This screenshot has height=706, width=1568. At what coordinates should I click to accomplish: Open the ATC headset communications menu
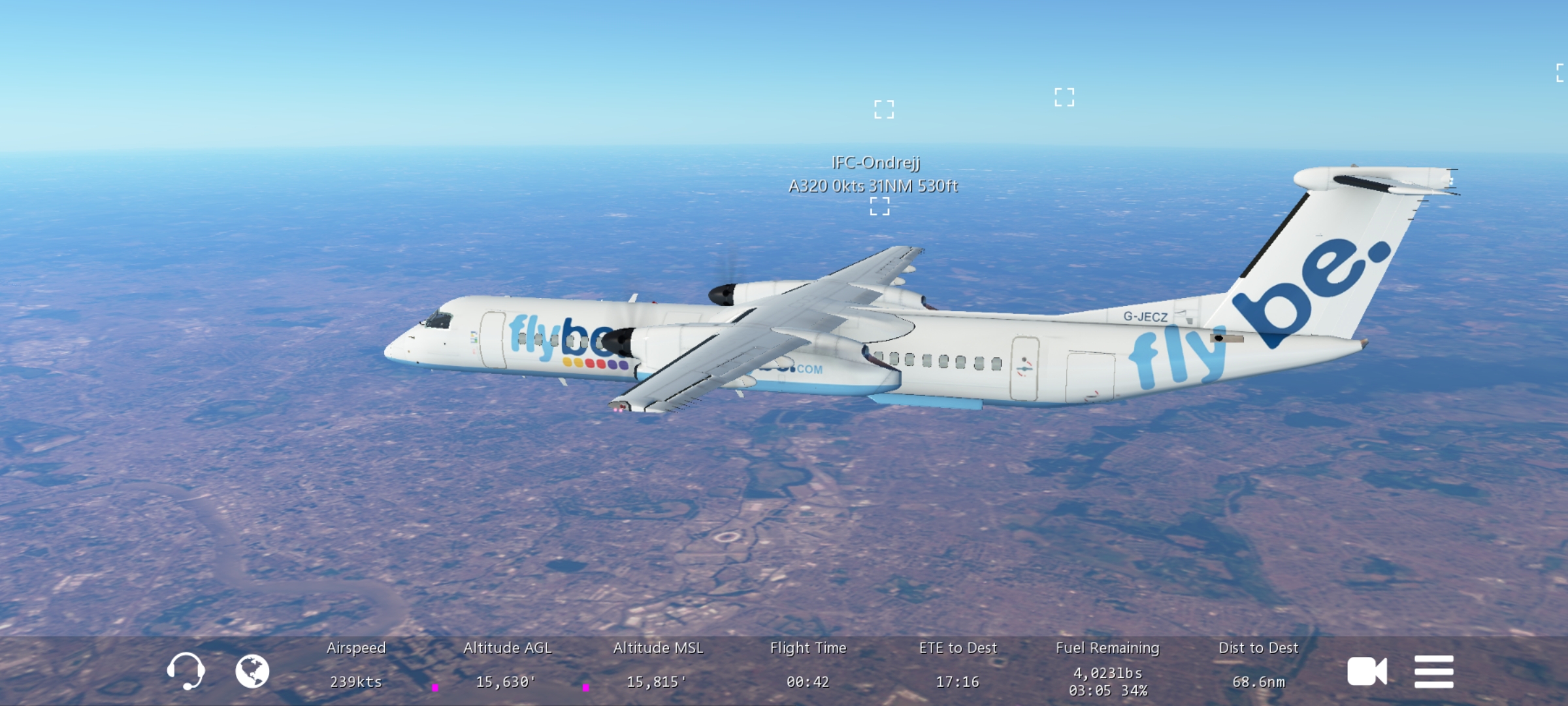[186, 671]
